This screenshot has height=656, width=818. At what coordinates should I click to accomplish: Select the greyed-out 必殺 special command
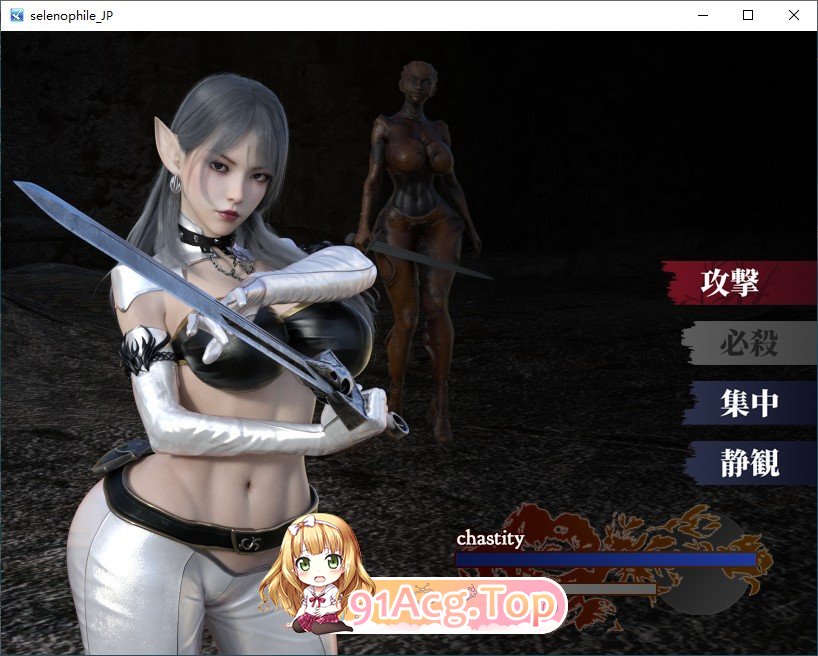748,343
